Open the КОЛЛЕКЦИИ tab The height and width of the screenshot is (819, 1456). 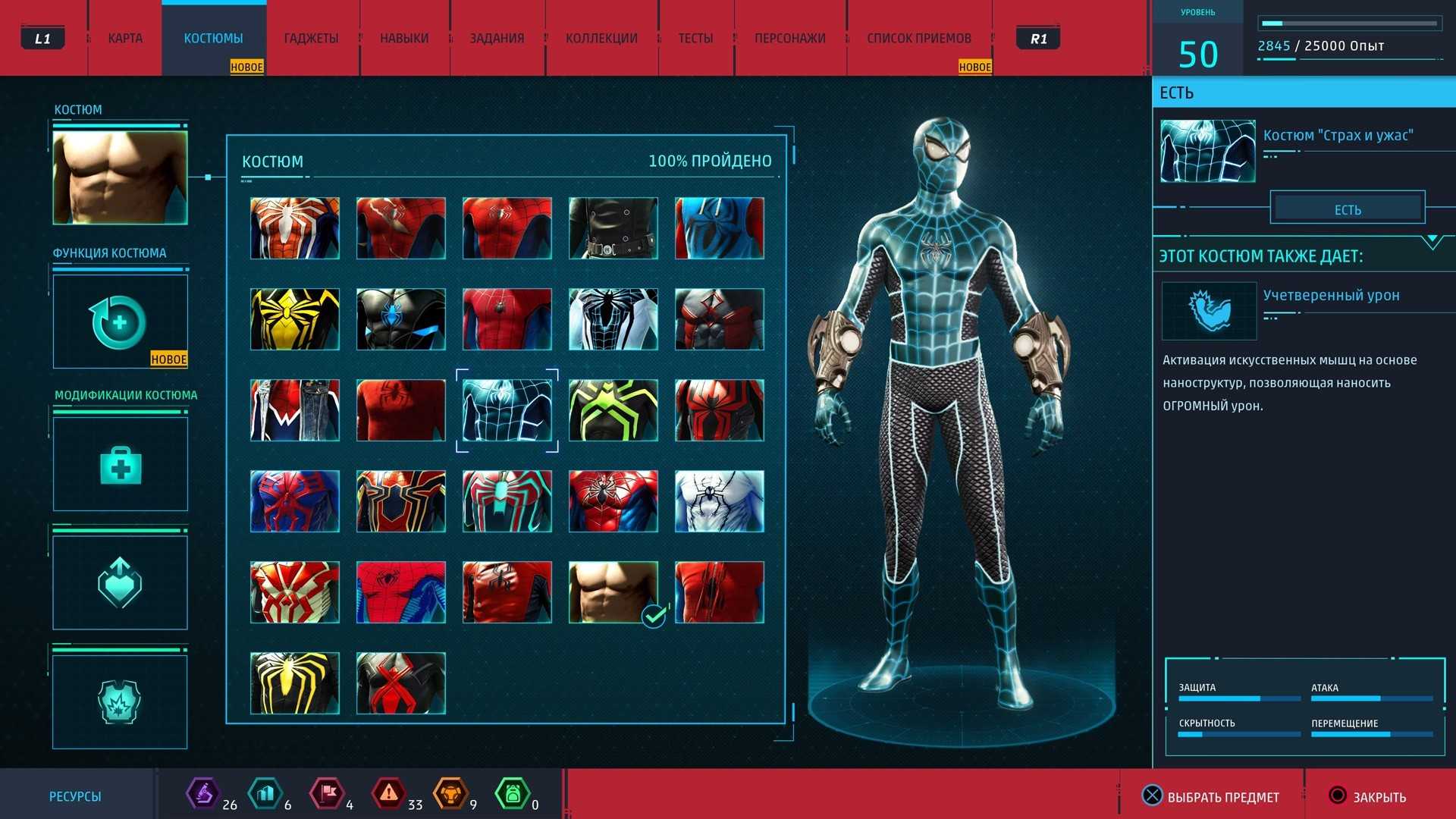pos(601,38)
